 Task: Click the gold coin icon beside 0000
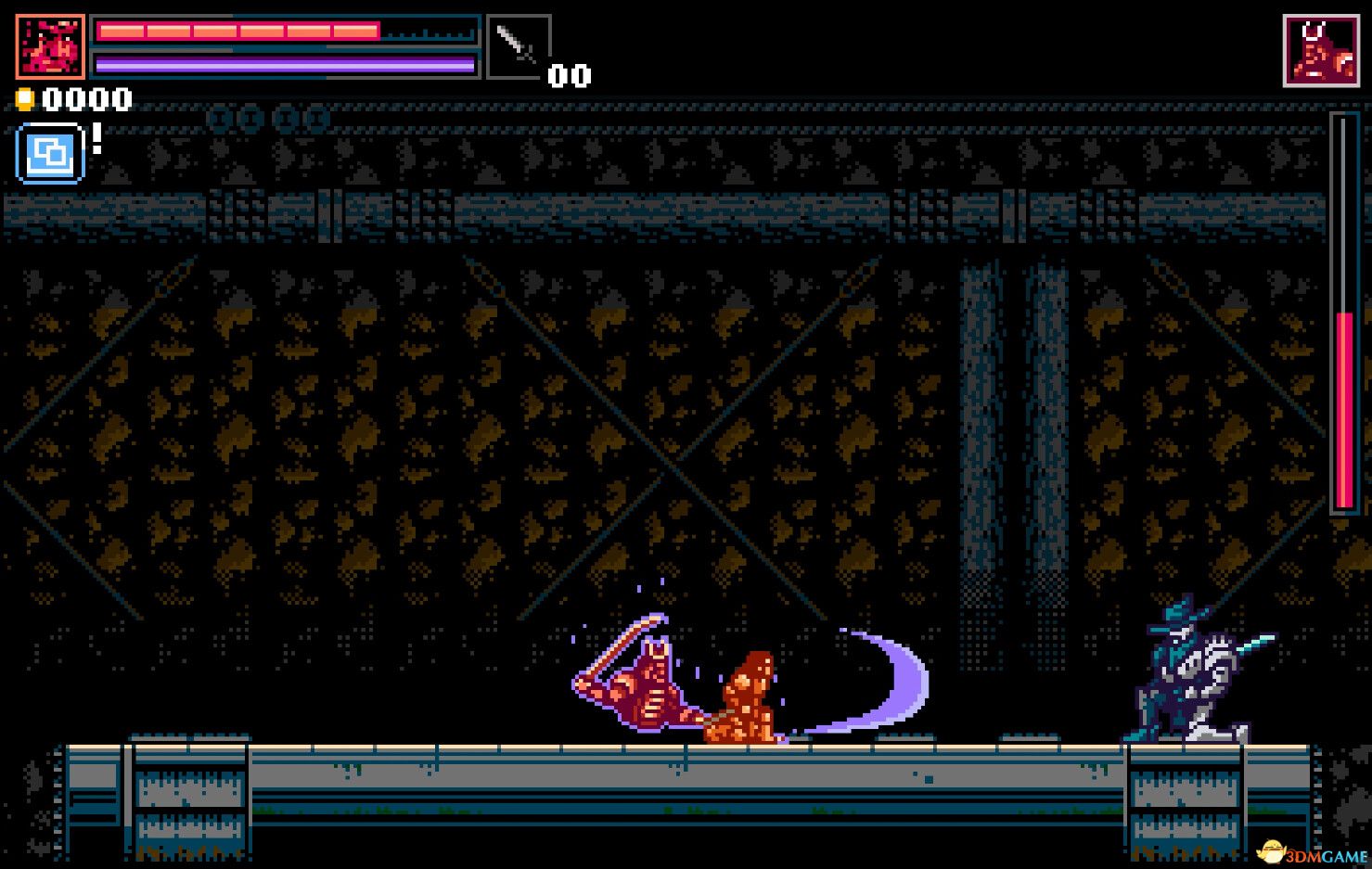tap(25, 98)
